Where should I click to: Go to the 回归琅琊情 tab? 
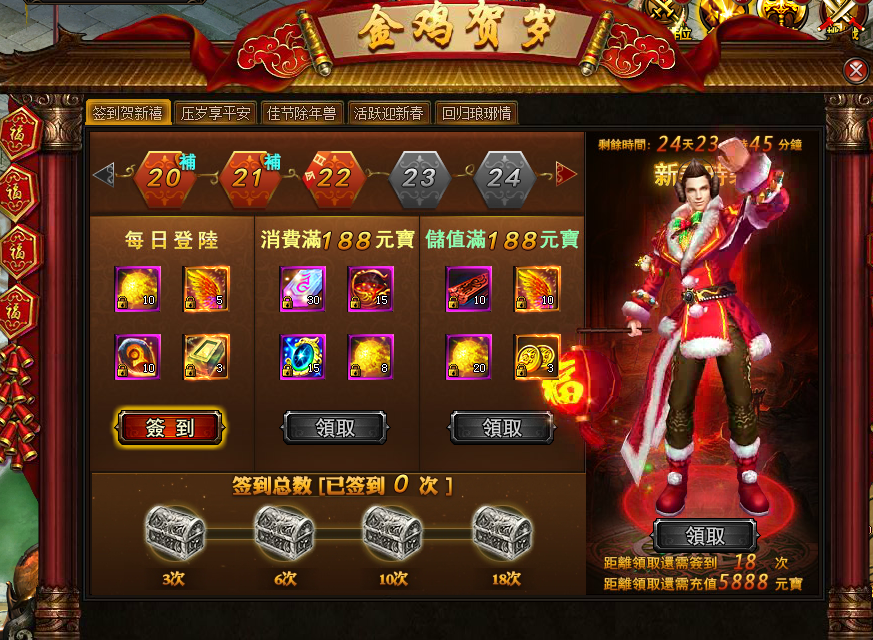click(x=477, y=113)
